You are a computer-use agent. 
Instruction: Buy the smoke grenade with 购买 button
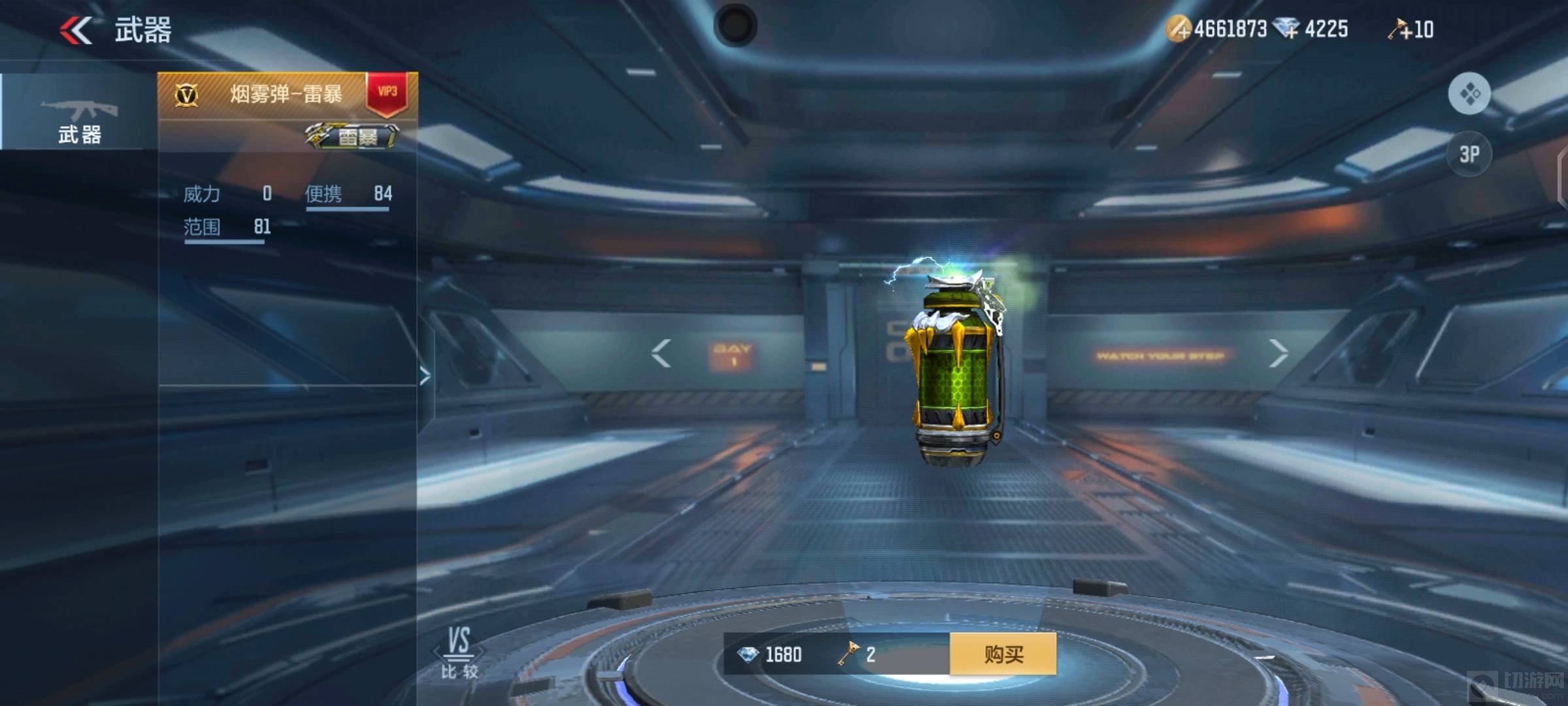[x=1003, y=654]
